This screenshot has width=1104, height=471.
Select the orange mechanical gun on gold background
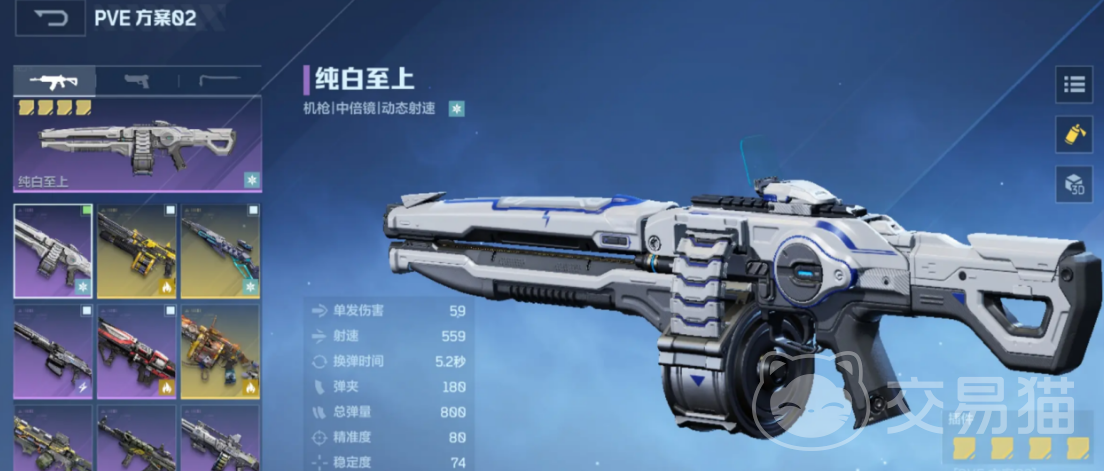pos(220,351)
